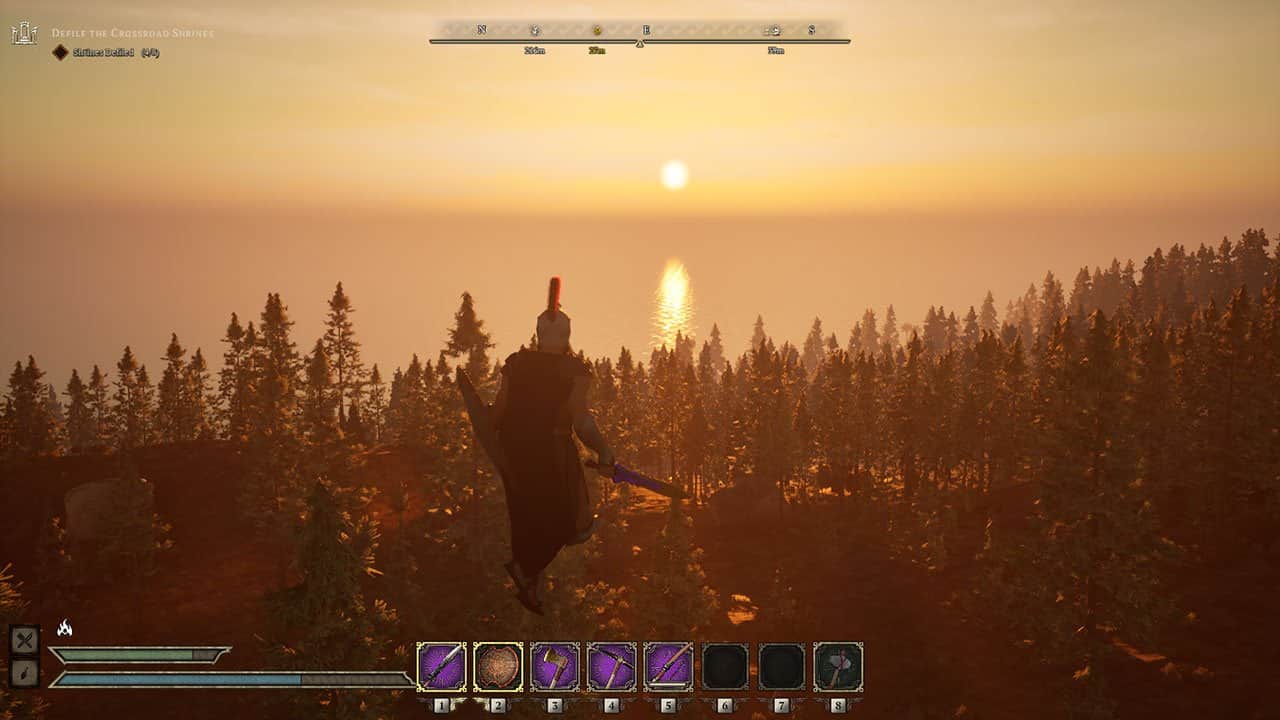Click the campfire flame status icon

point(65,628)
